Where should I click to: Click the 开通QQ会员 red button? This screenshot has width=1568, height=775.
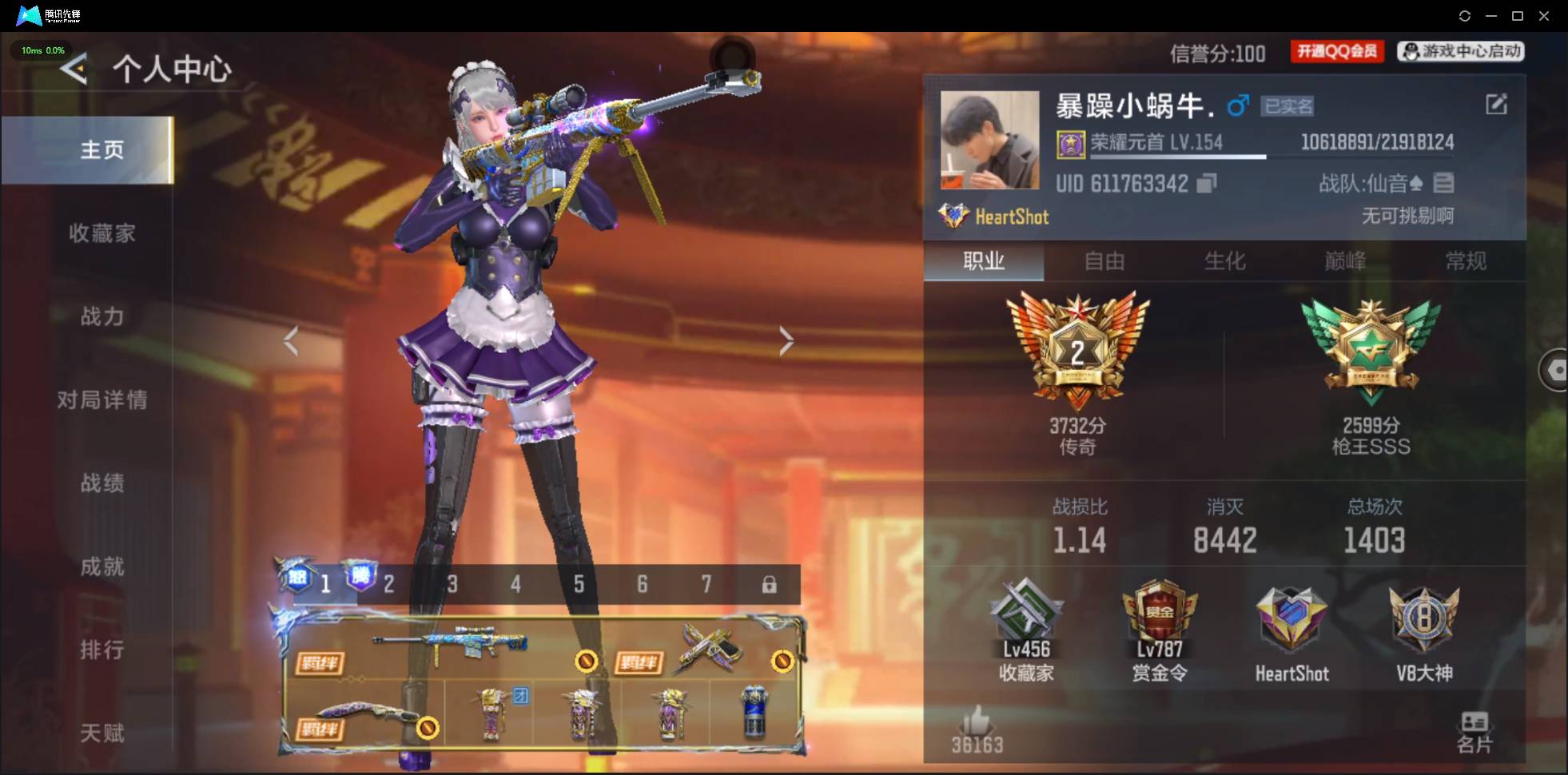tap(1336, 51)
